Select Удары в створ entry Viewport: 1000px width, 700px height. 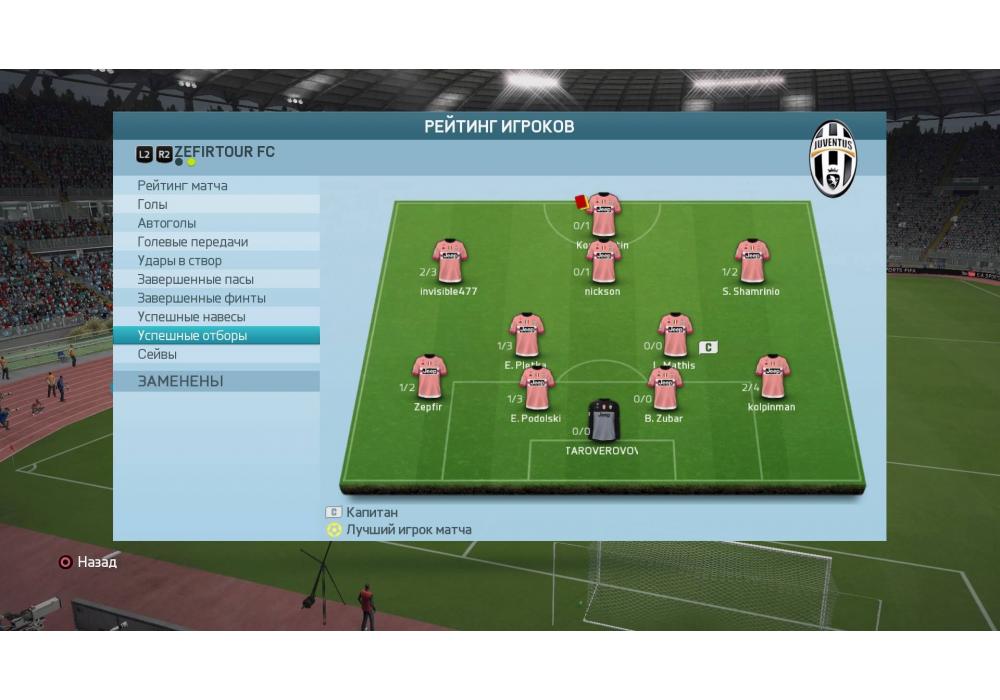(179, 261)
